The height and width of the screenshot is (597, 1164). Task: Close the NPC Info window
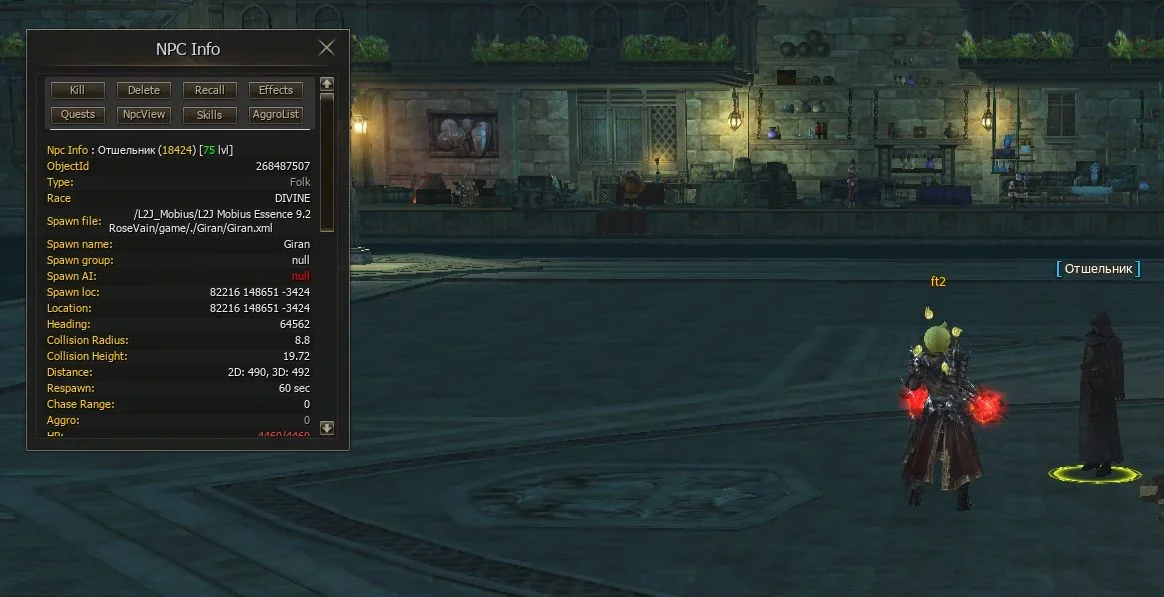coord(326,48)
